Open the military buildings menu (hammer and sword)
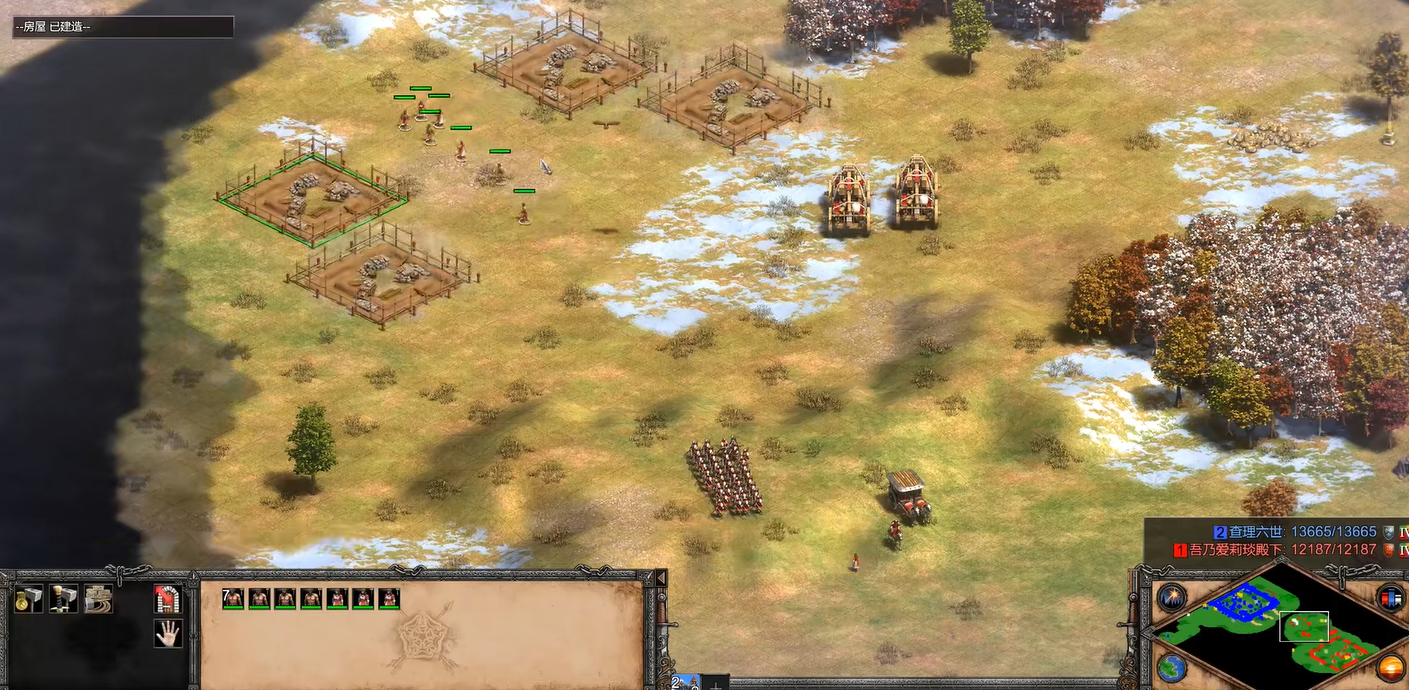The image size is (1409, 690). pyautogui.click(x=63, y=599)
